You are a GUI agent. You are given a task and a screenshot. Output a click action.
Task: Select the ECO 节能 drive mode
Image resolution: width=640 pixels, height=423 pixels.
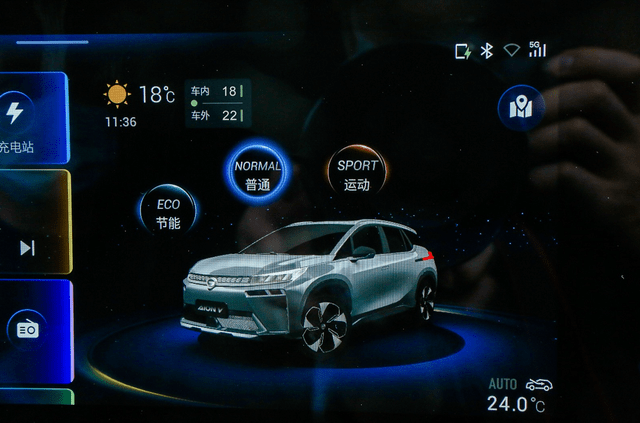(168, 212)
